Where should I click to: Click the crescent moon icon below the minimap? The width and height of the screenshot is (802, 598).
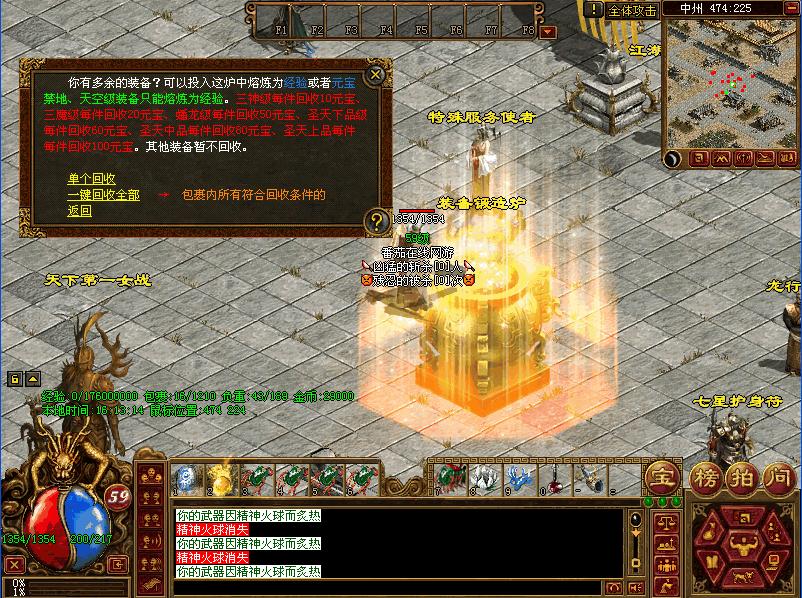(x=674, y=158)
